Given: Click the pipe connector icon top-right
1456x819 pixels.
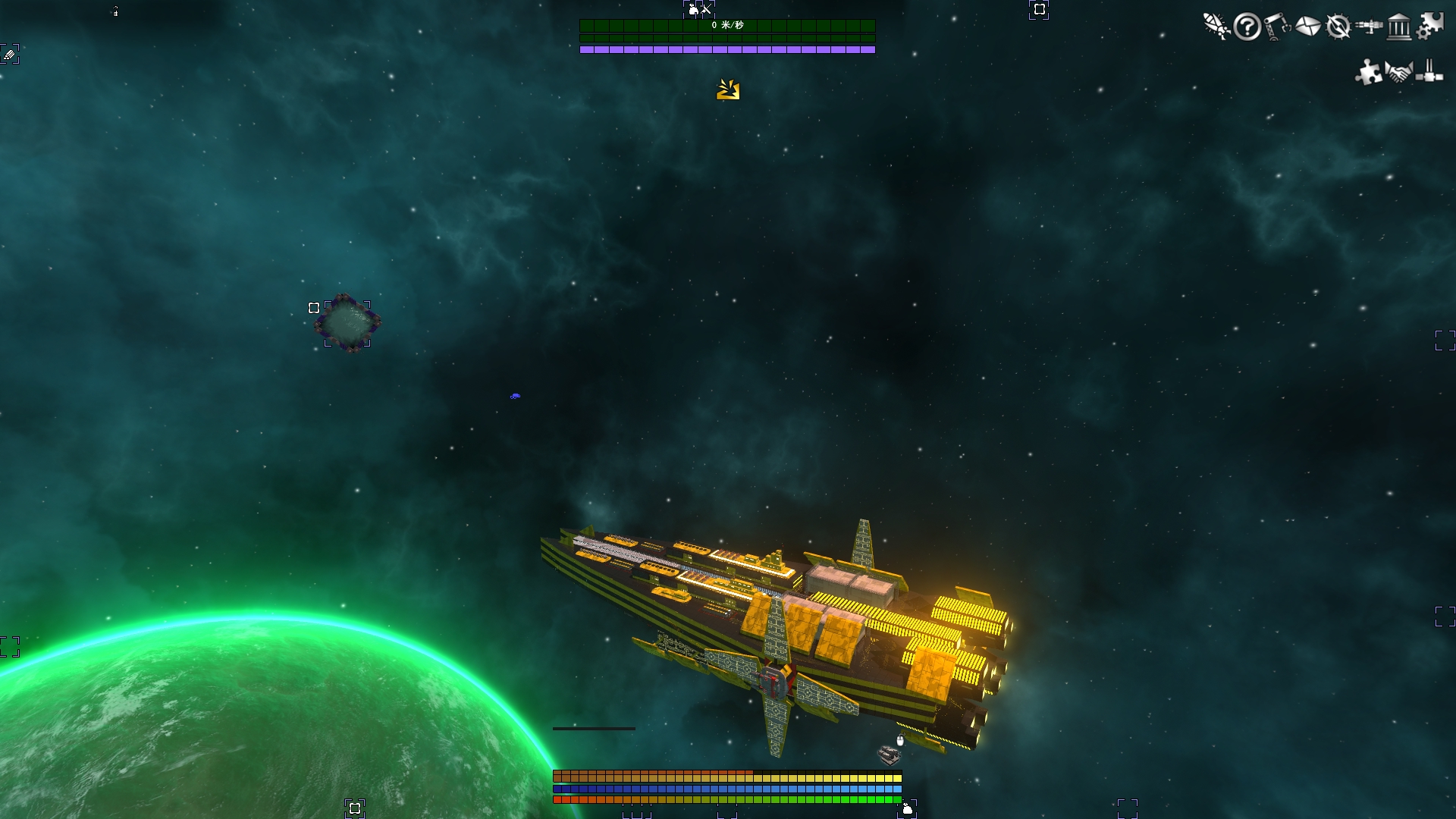Looking at the screenshot, I should pyautogui.click(x=1428, y=74).
